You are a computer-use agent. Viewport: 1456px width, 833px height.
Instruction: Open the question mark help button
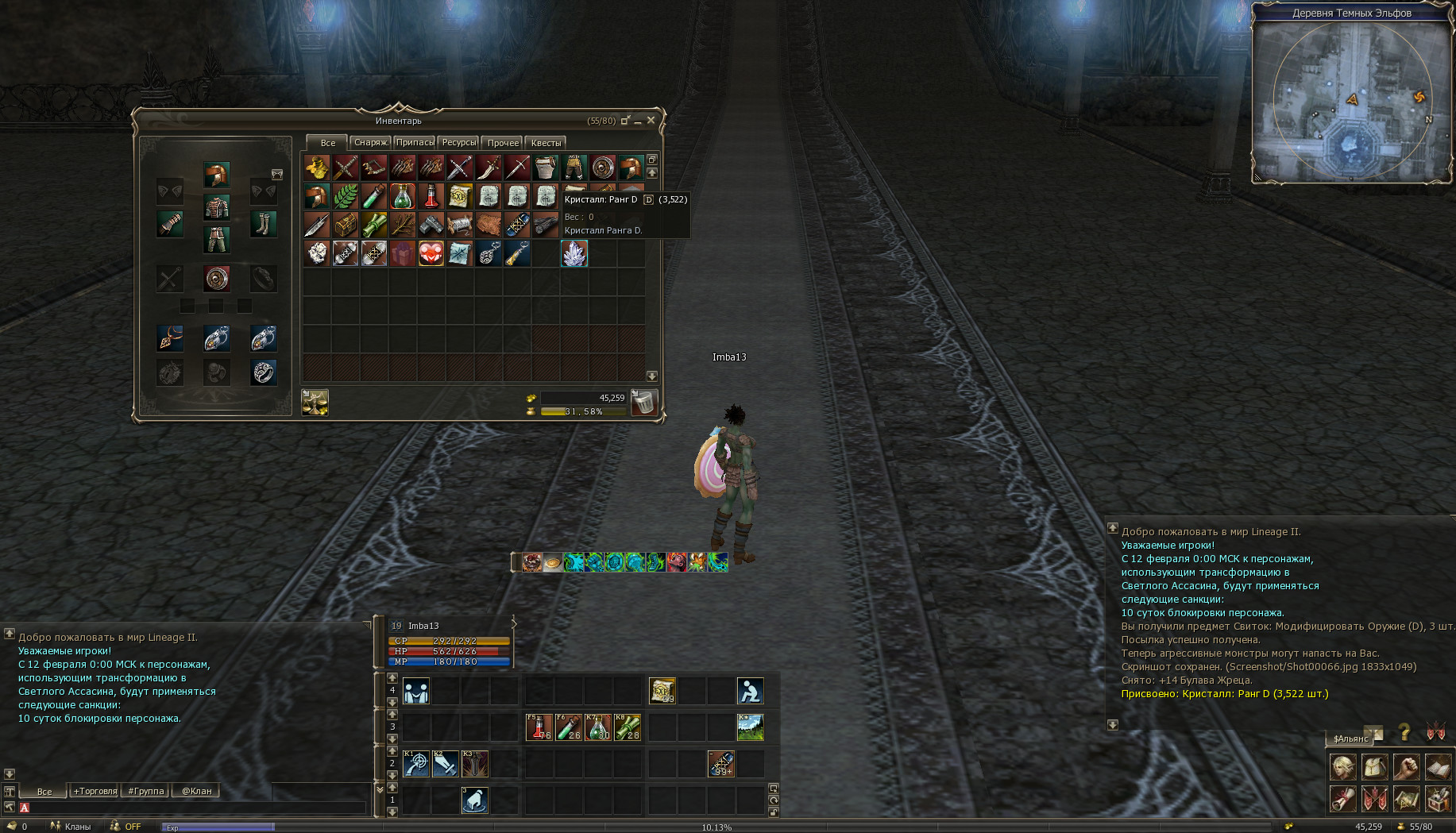click(x=1404, y=731)
